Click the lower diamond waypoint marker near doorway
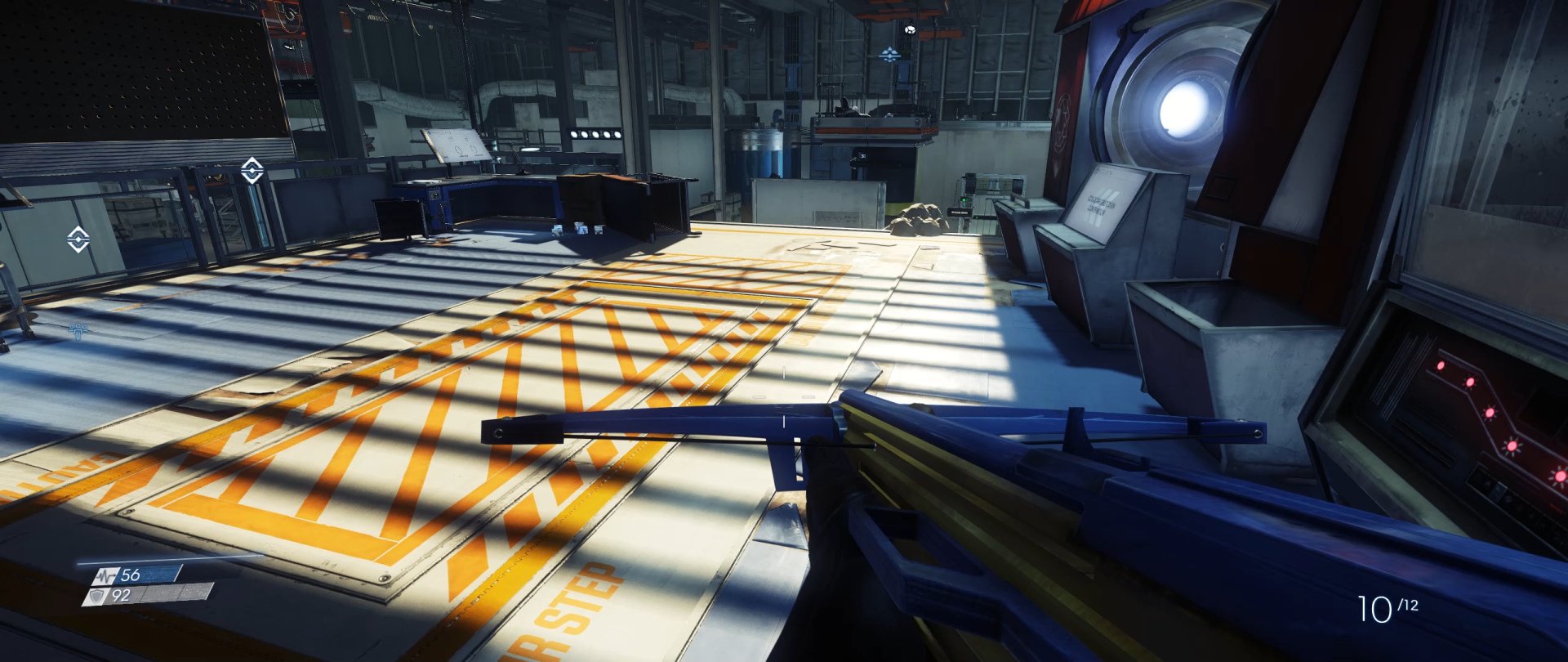This screenshot has height=662, width=1568. pos(78,239)
